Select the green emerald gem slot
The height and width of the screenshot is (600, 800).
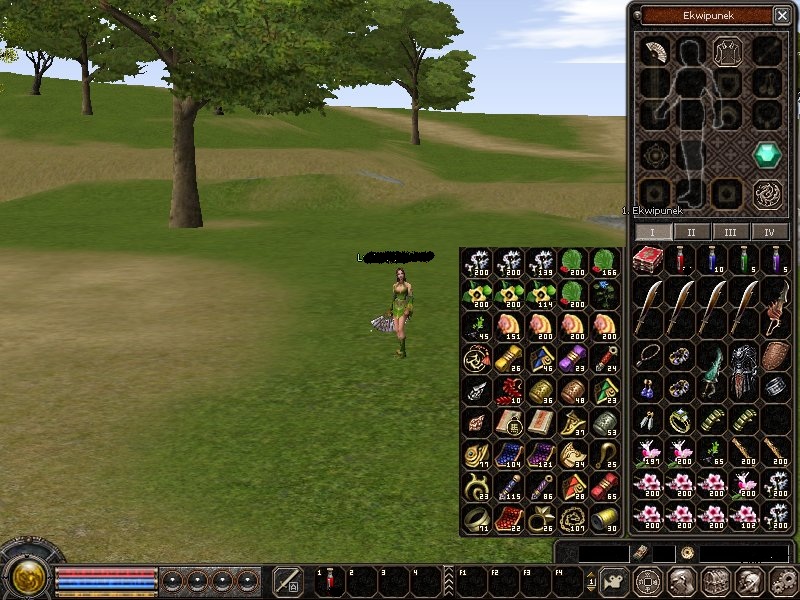pyautogui.click(x=767, y=154)
